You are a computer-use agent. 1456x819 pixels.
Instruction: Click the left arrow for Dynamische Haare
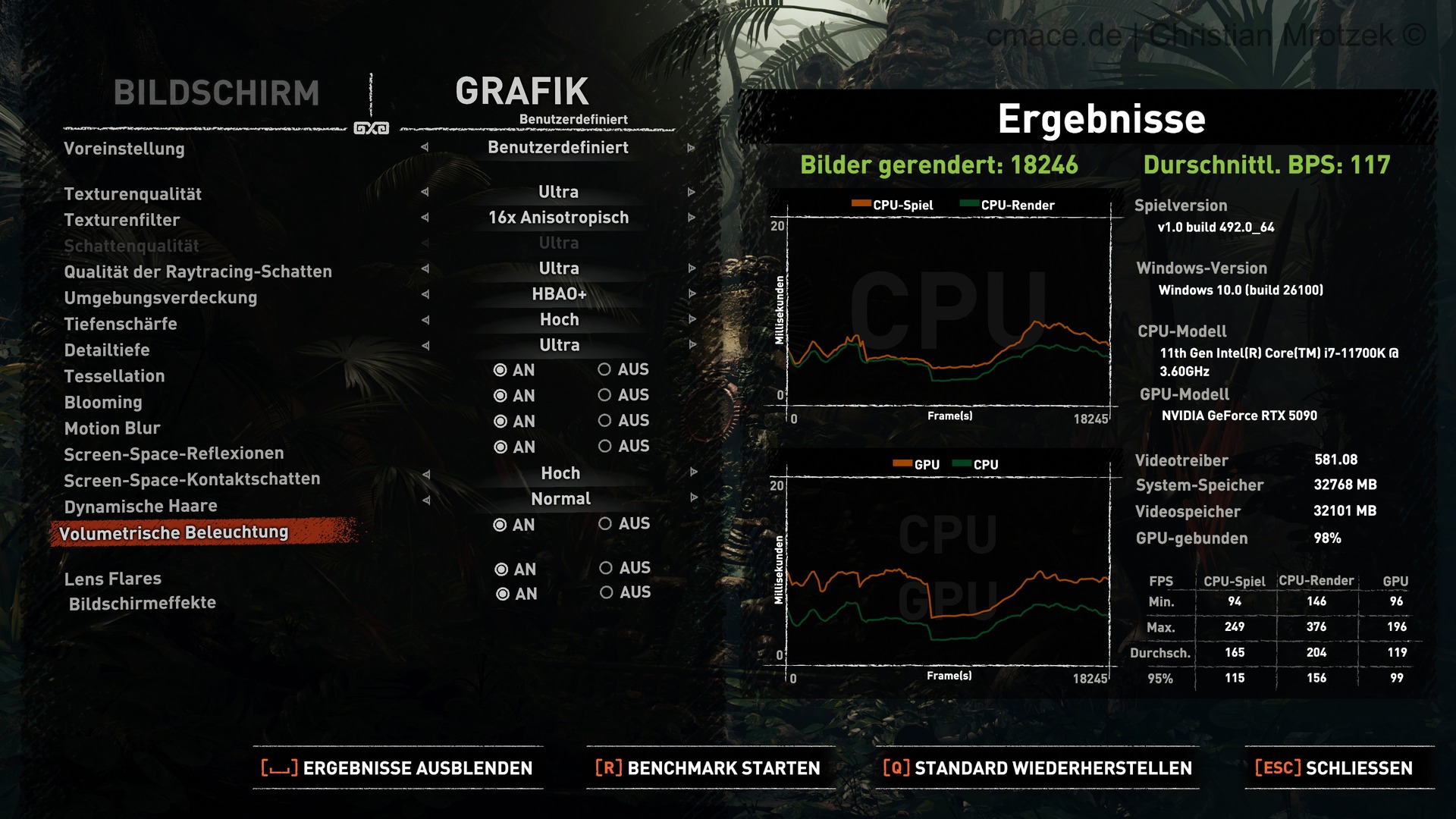pos(426,500)
